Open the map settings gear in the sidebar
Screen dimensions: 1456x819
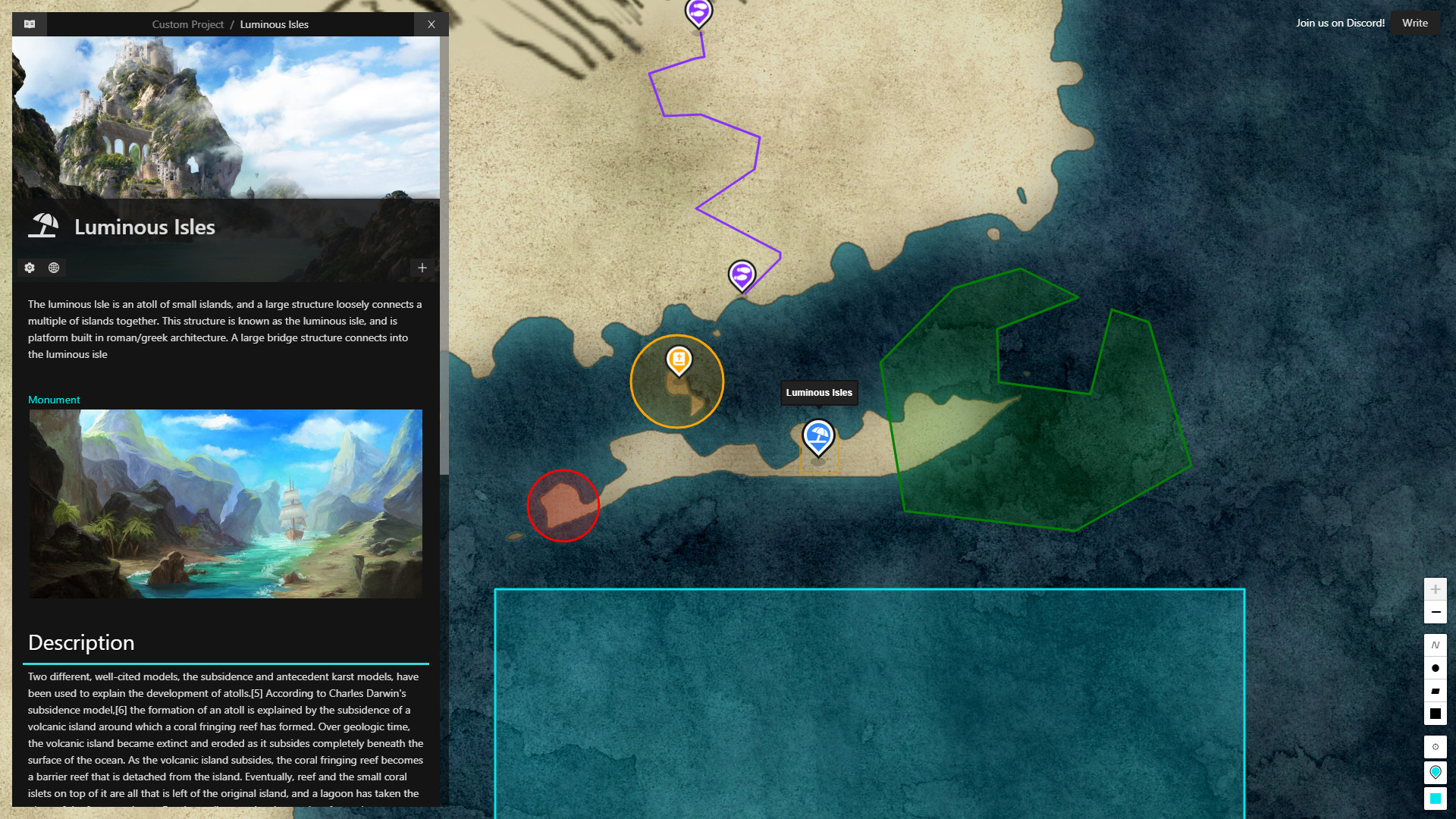[x=29, y=268]
